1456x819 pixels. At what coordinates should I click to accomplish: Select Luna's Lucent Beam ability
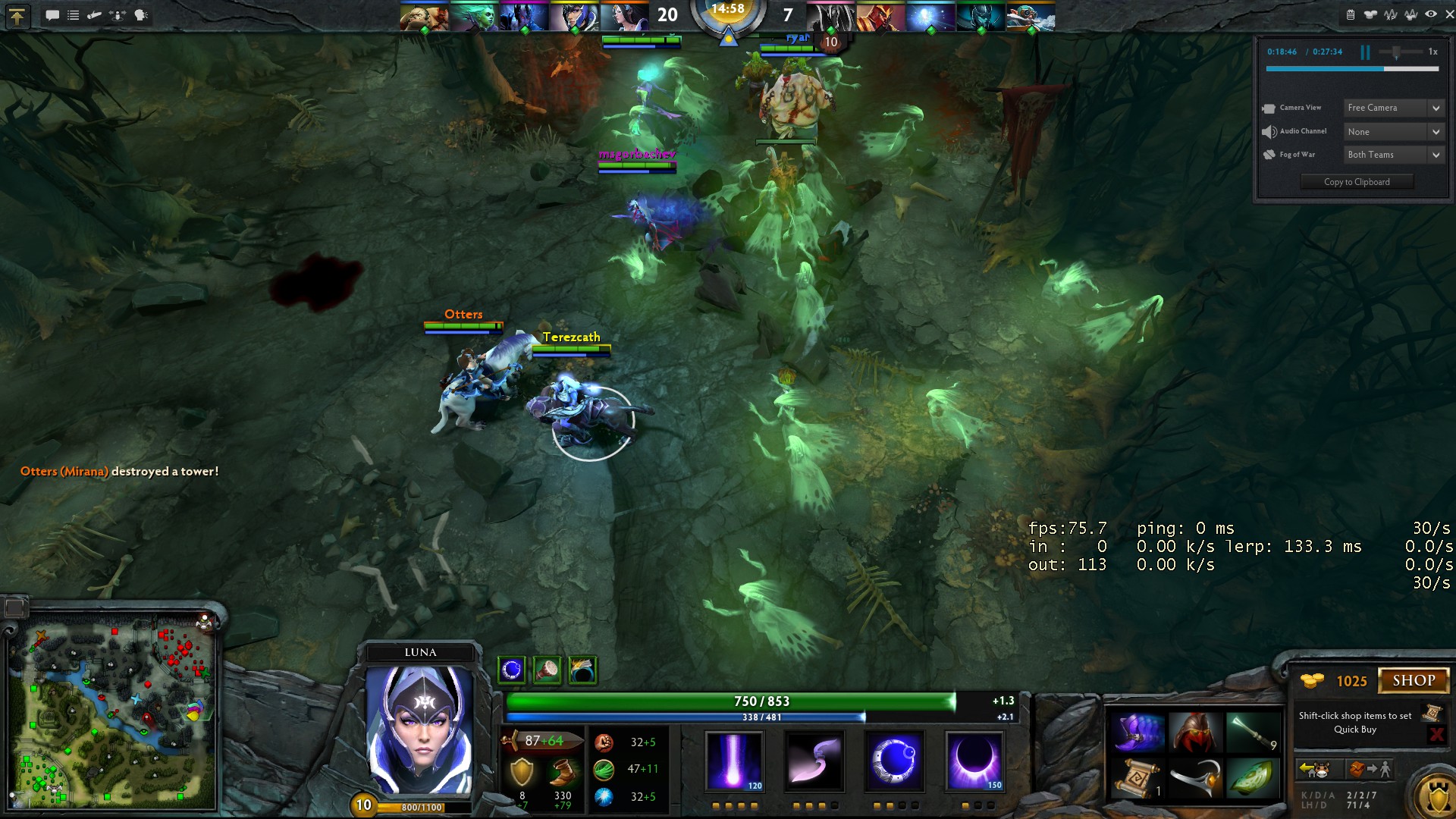[x=734, y=762]
